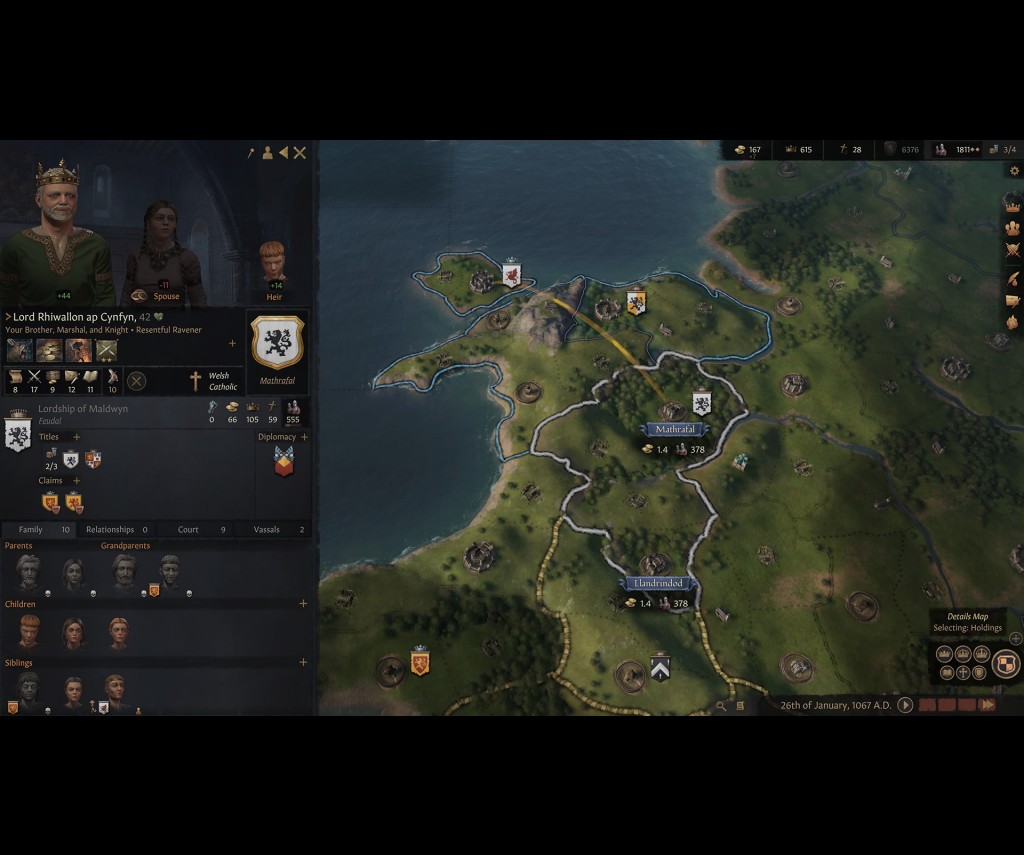This screenshot has height=855, width=1024.
Task: Close the character panel
Action: tap(299, 153)
